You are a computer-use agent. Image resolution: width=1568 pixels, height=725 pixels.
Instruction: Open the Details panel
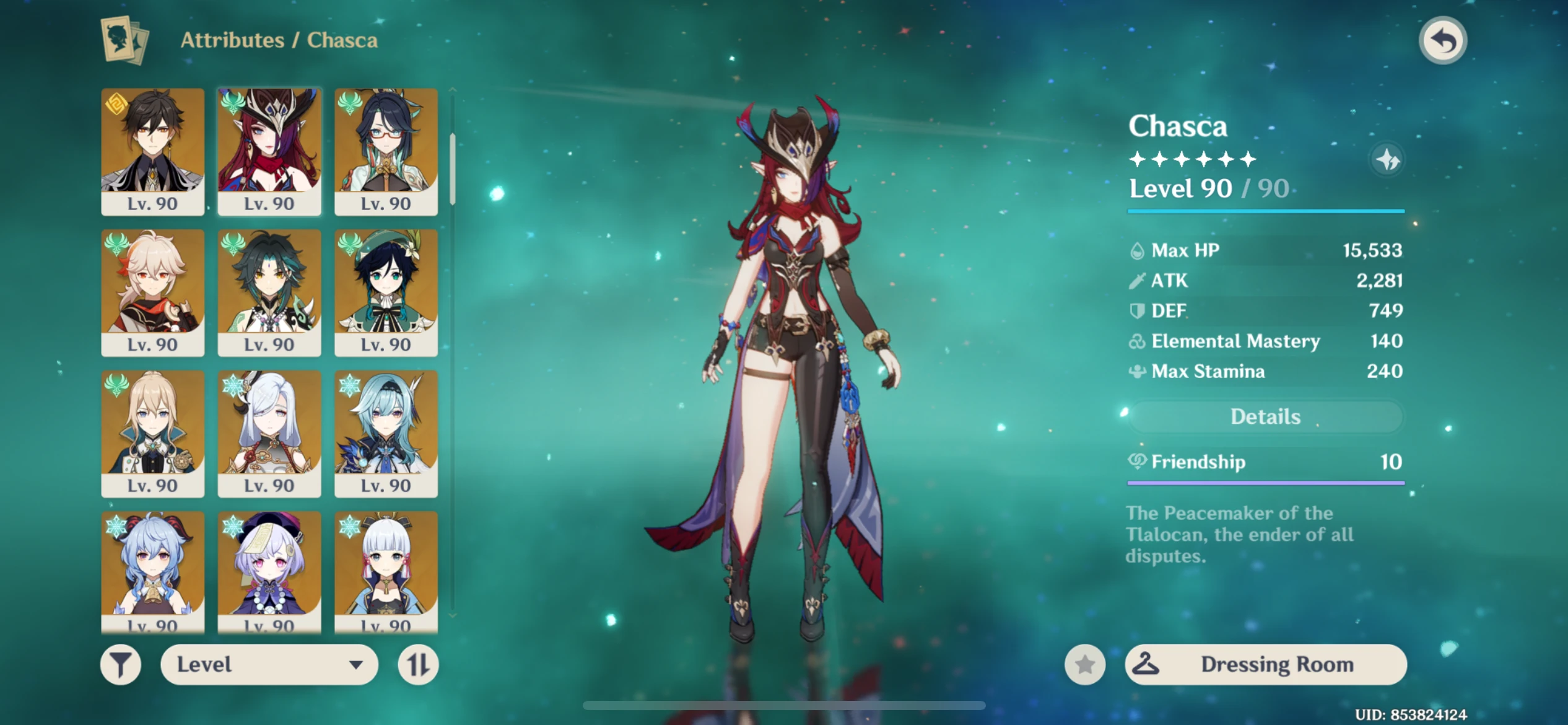point(1265,416)
